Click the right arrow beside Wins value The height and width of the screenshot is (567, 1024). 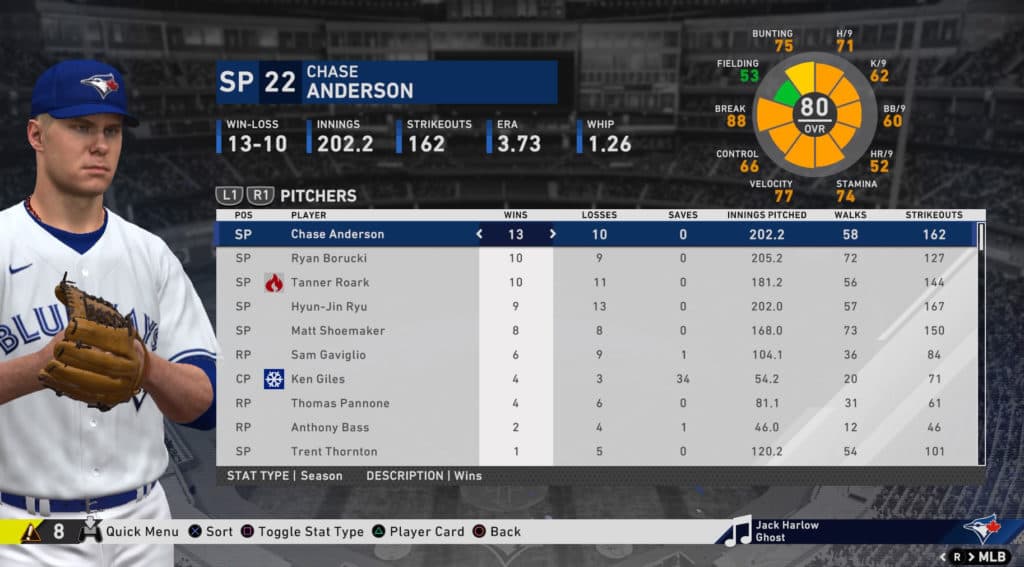(x=552, y=234)
